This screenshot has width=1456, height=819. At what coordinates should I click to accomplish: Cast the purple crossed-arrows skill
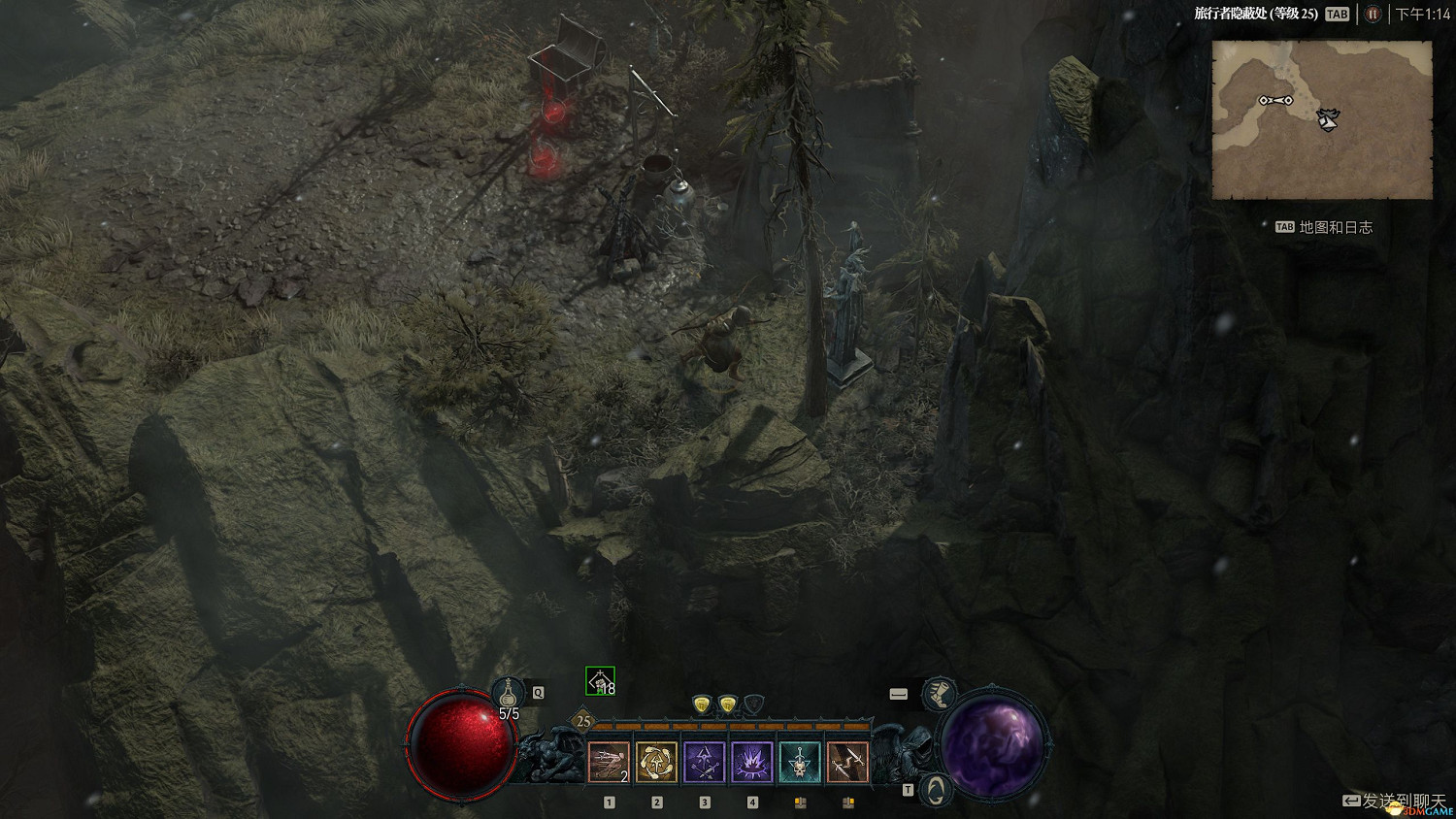click(704, 763)
